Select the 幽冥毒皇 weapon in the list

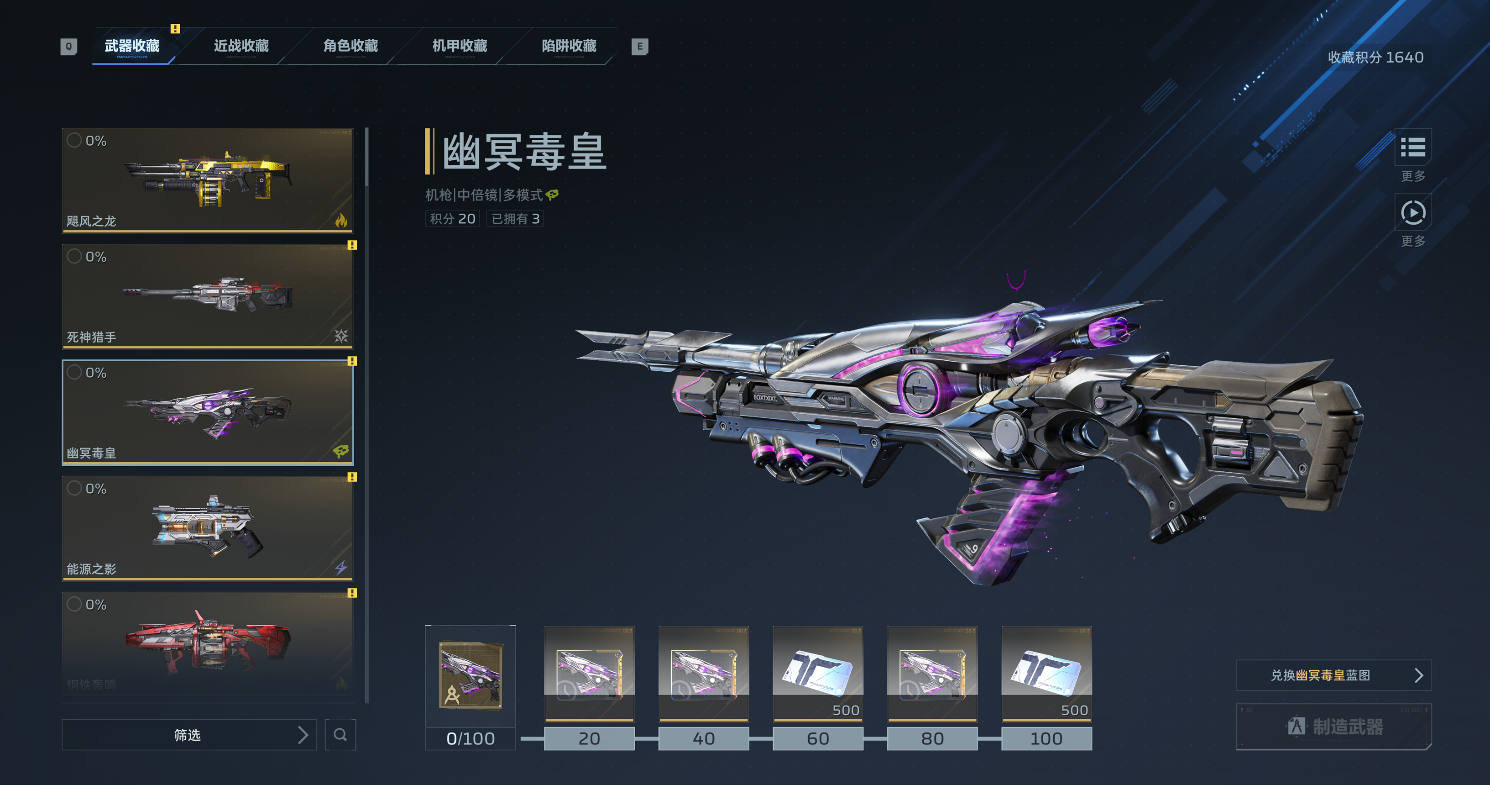click(208, 412)
